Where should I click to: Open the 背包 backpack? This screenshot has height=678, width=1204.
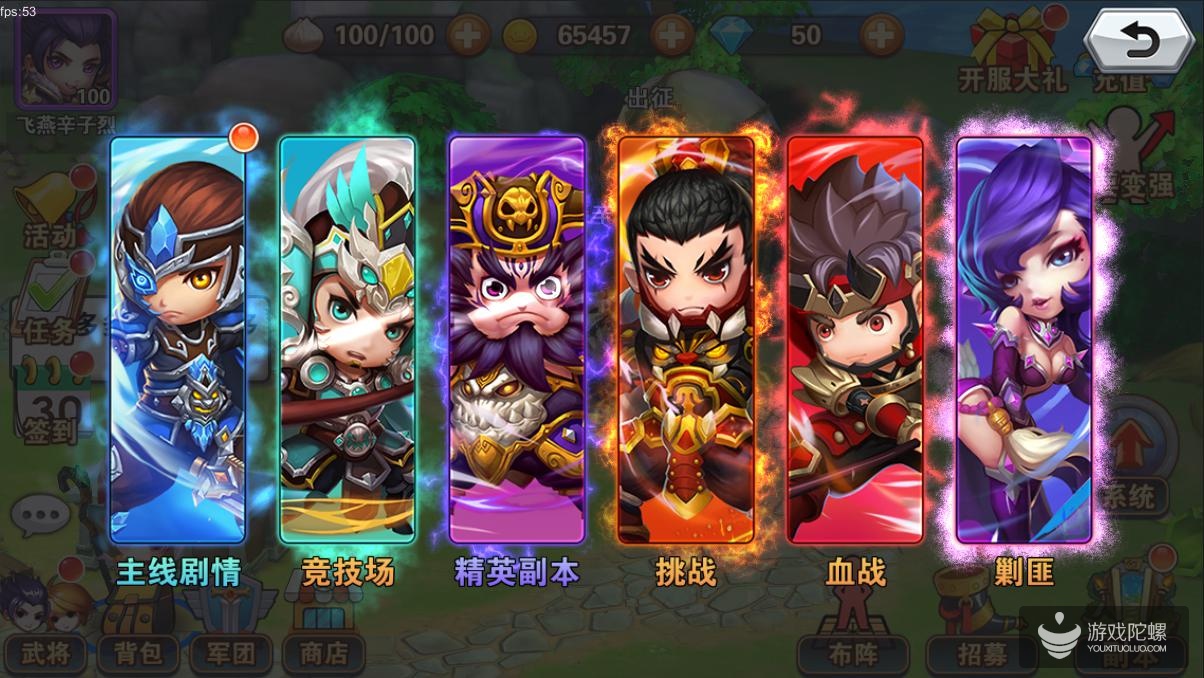(138, 653)
